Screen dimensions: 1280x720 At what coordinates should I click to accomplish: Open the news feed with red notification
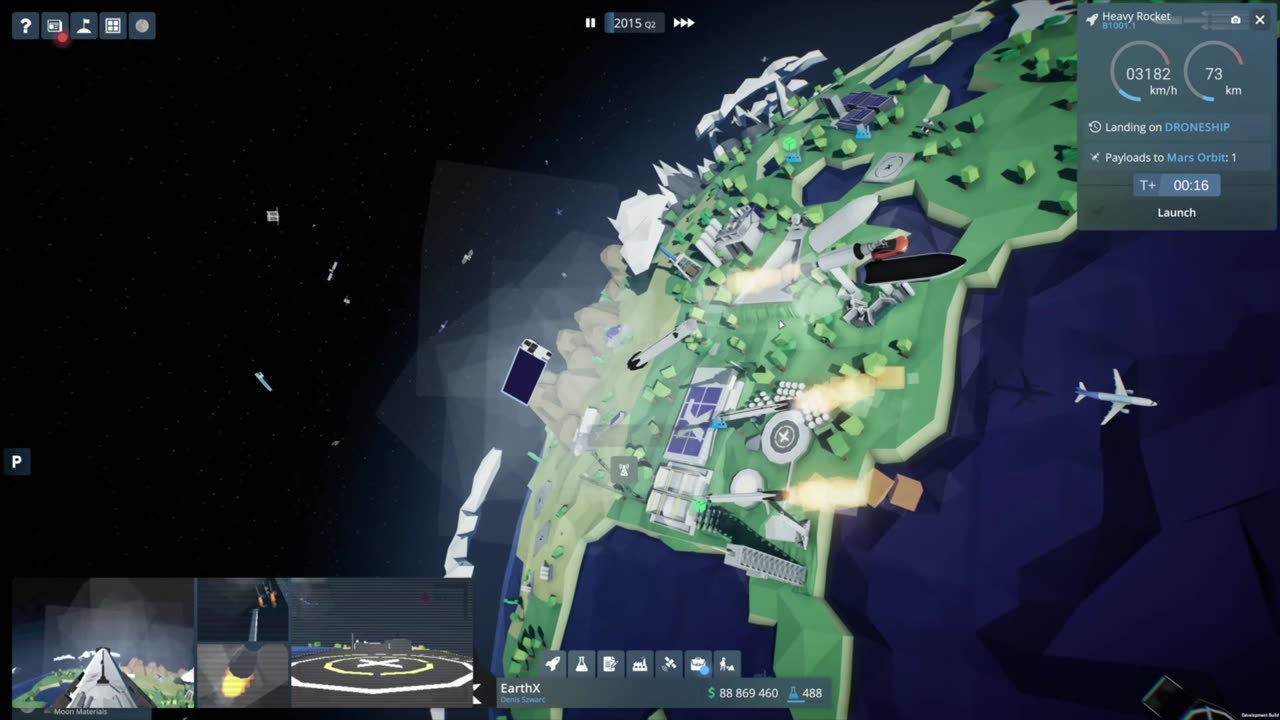coord(55,26)
